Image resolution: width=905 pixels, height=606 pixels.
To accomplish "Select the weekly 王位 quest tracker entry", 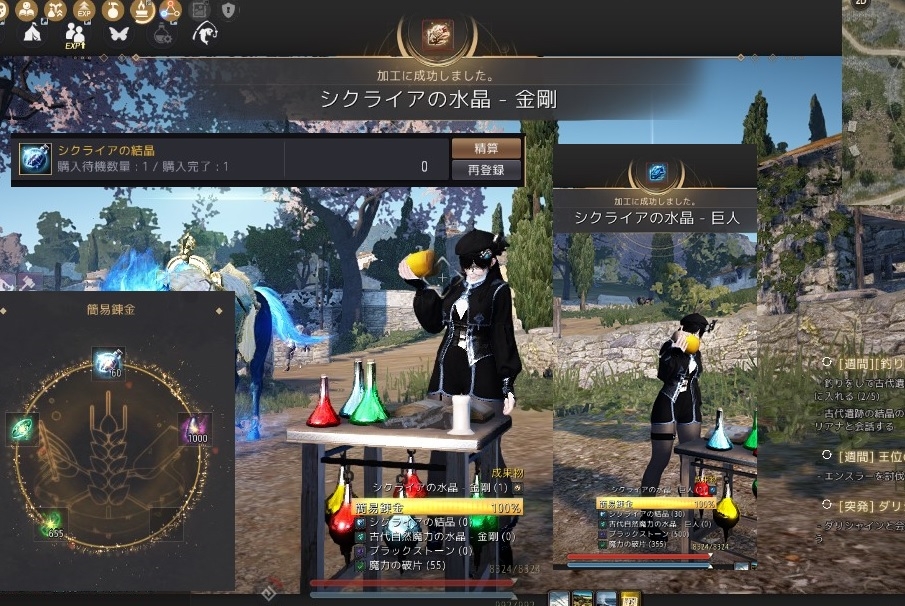I will click(x=862, y=455).
